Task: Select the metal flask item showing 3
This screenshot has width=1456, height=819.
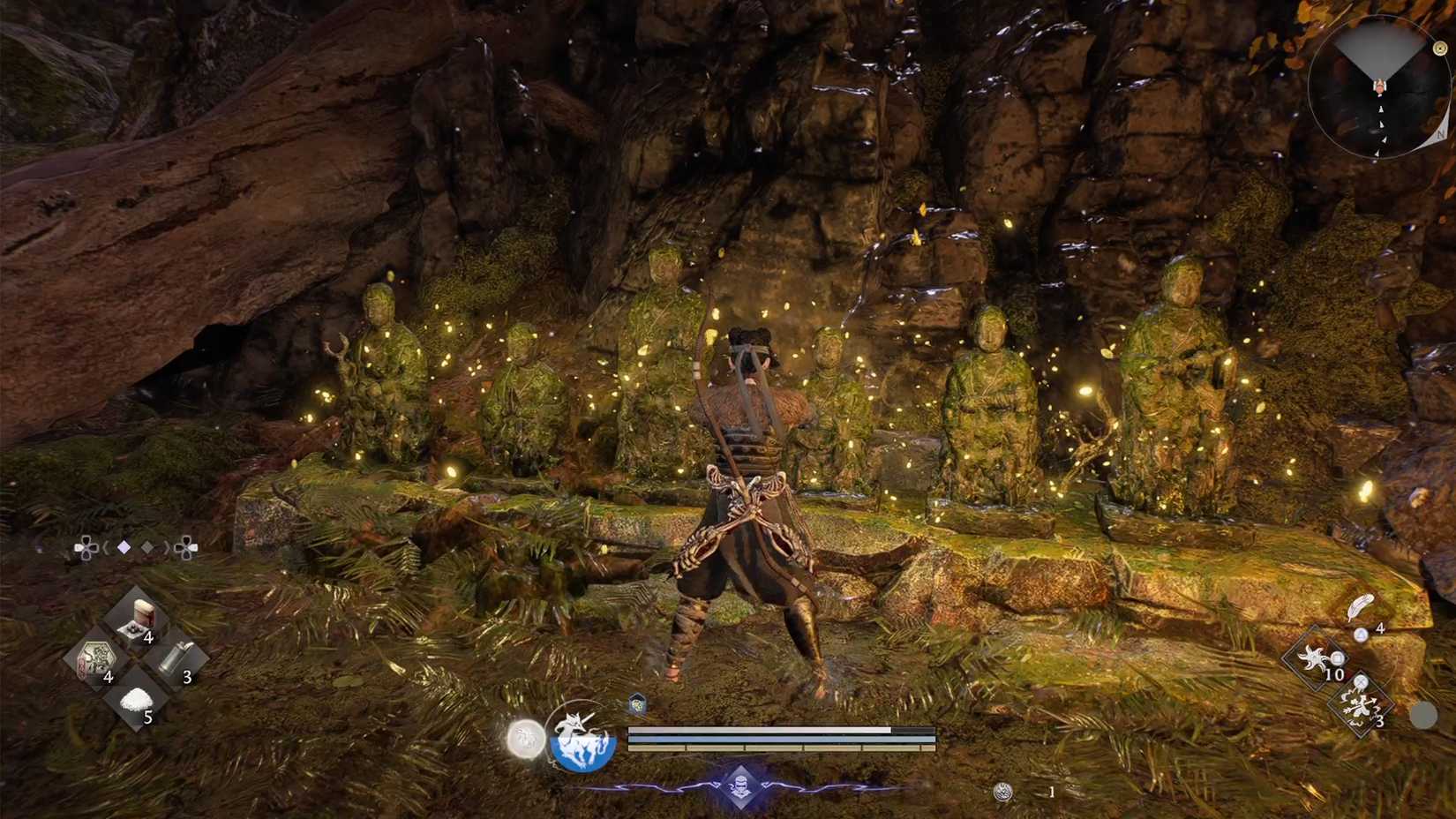Action: pyautogui.click(x=174, y=659)
